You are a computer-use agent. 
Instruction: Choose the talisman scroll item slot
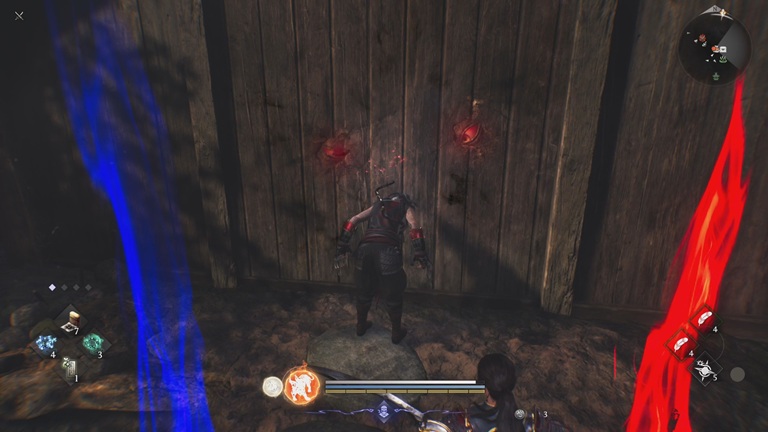69,366
